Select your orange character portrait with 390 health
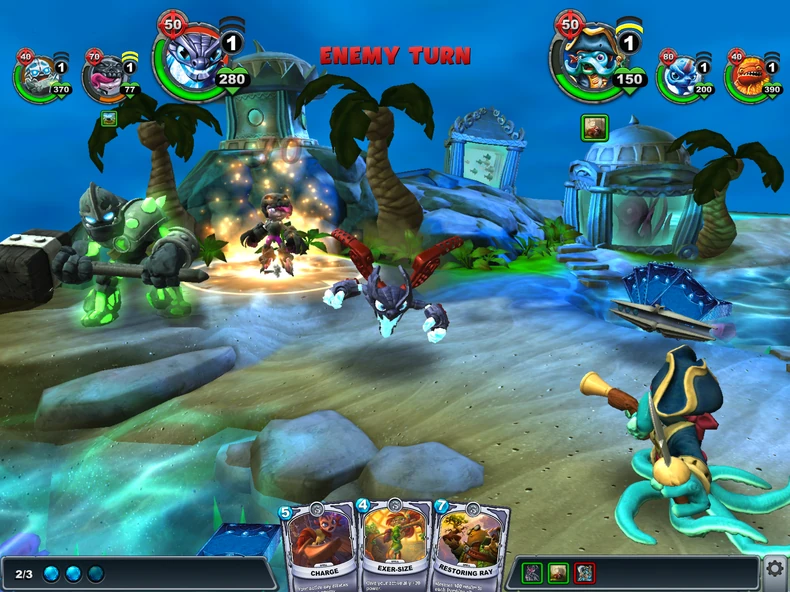The width and height of the screenshot is (790, 592). pos(748,75)
